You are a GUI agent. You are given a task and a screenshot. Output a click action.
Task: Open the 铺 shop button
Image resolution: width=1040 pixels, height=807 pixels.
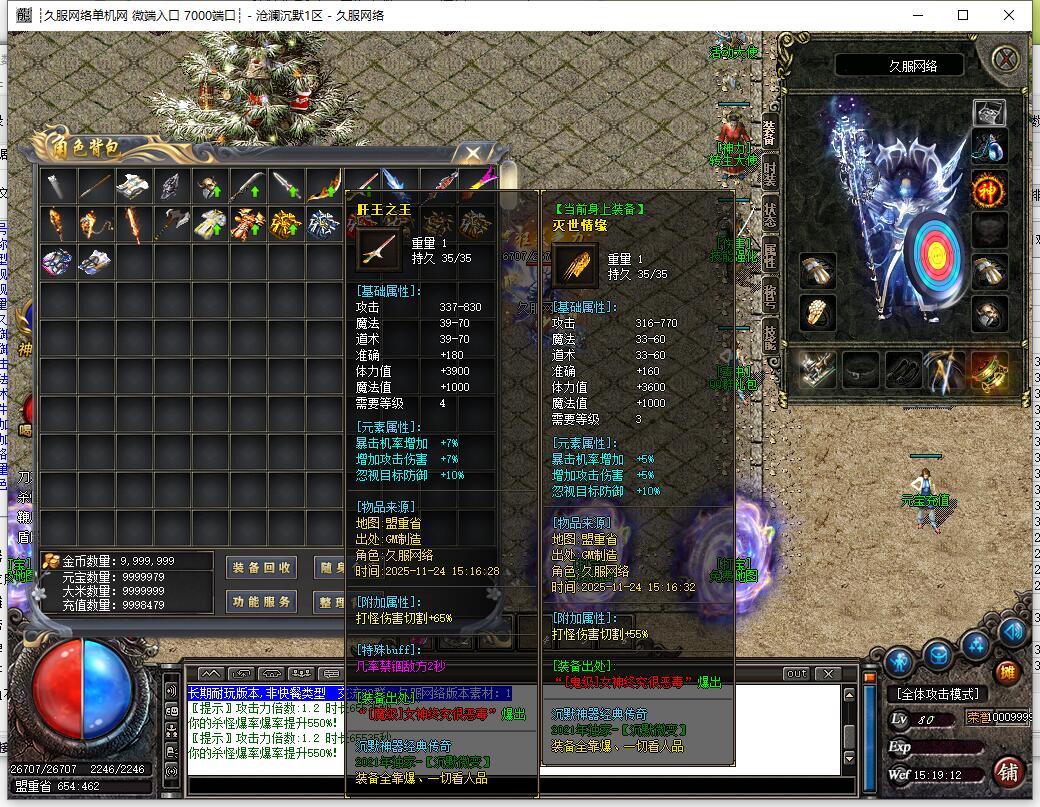(x=1008, y=772)
